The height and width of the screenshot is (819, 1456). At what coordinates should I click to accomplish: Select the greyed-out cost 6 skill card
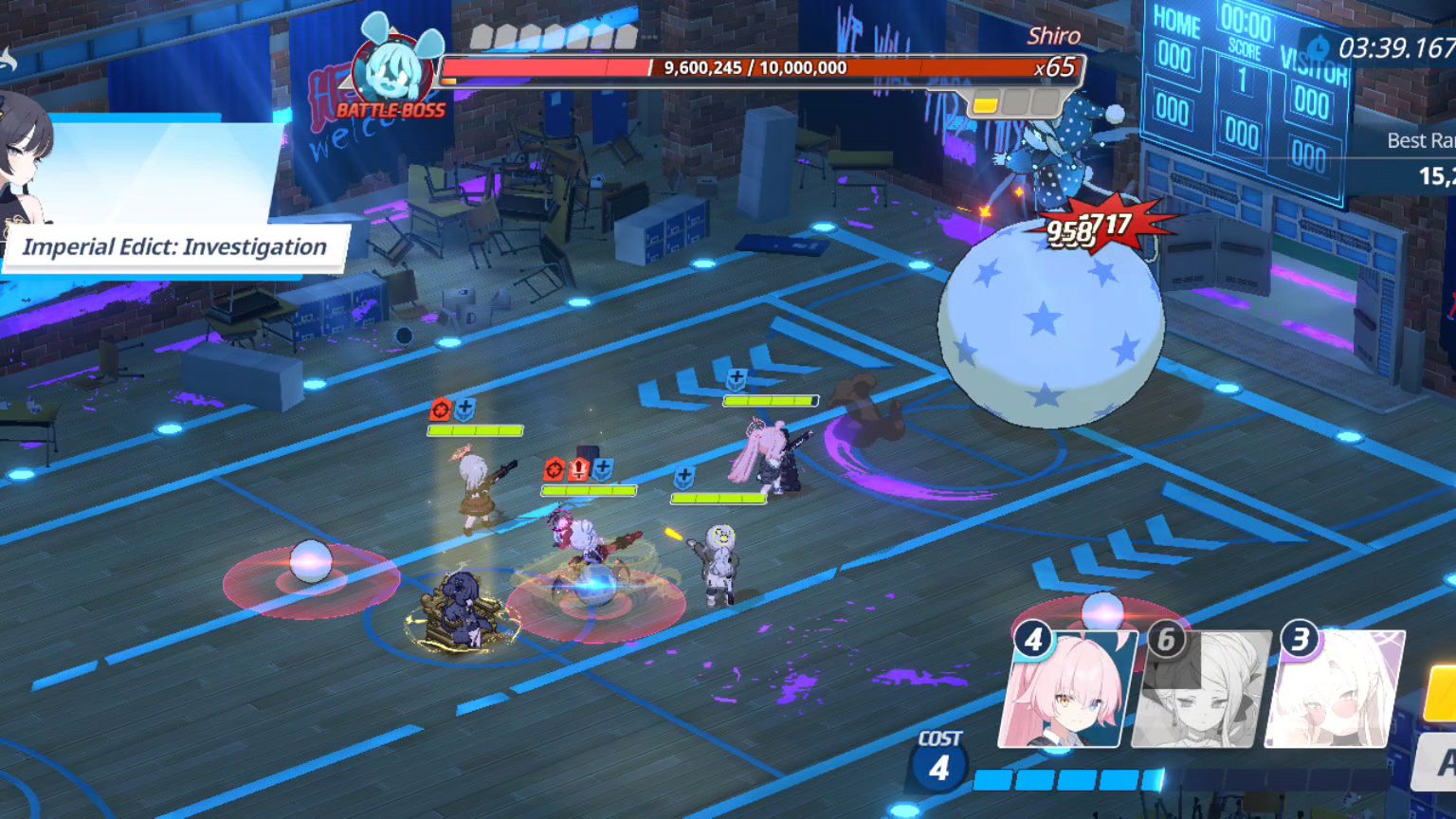click(1200, 689)
